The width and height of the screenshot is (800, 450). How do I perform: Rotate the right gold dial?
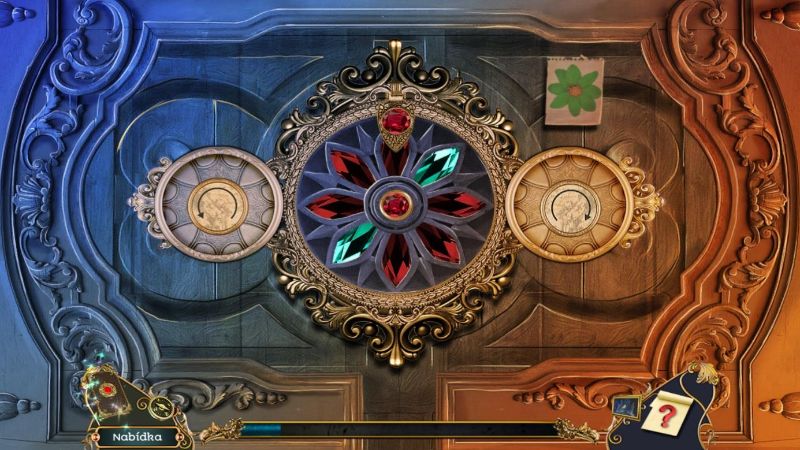[x=570, y=205]
